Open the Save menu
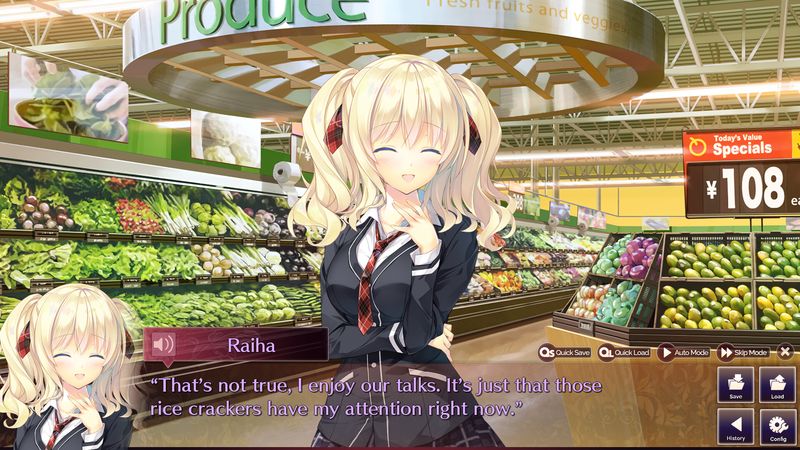 tap(735, 386)
